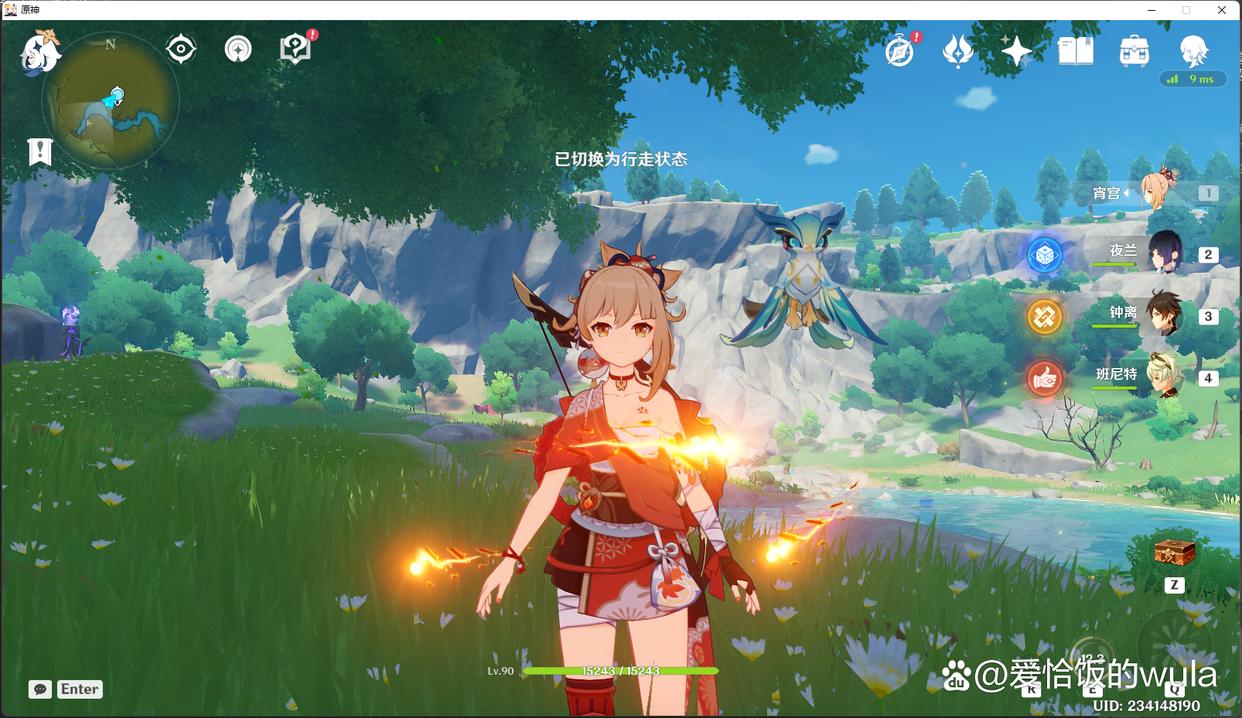The width and height of the screenshot is (1242, 718).
Task: Click the bookmark quest icon below the minimap
Action: point(39,152)
